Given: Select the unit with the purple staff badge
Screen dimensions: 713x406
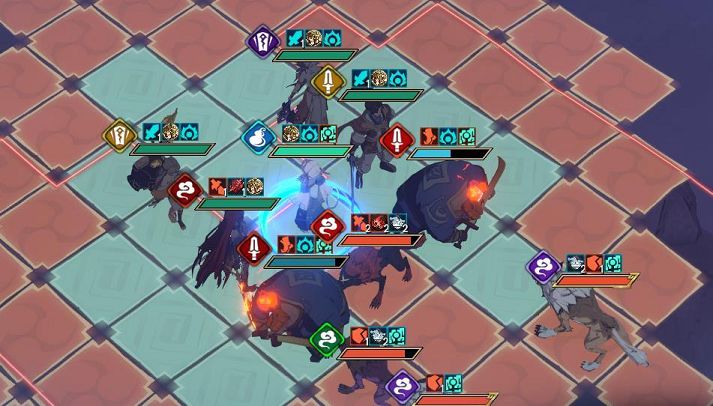Looking at the screenshot, I should (x=261, y=41).
